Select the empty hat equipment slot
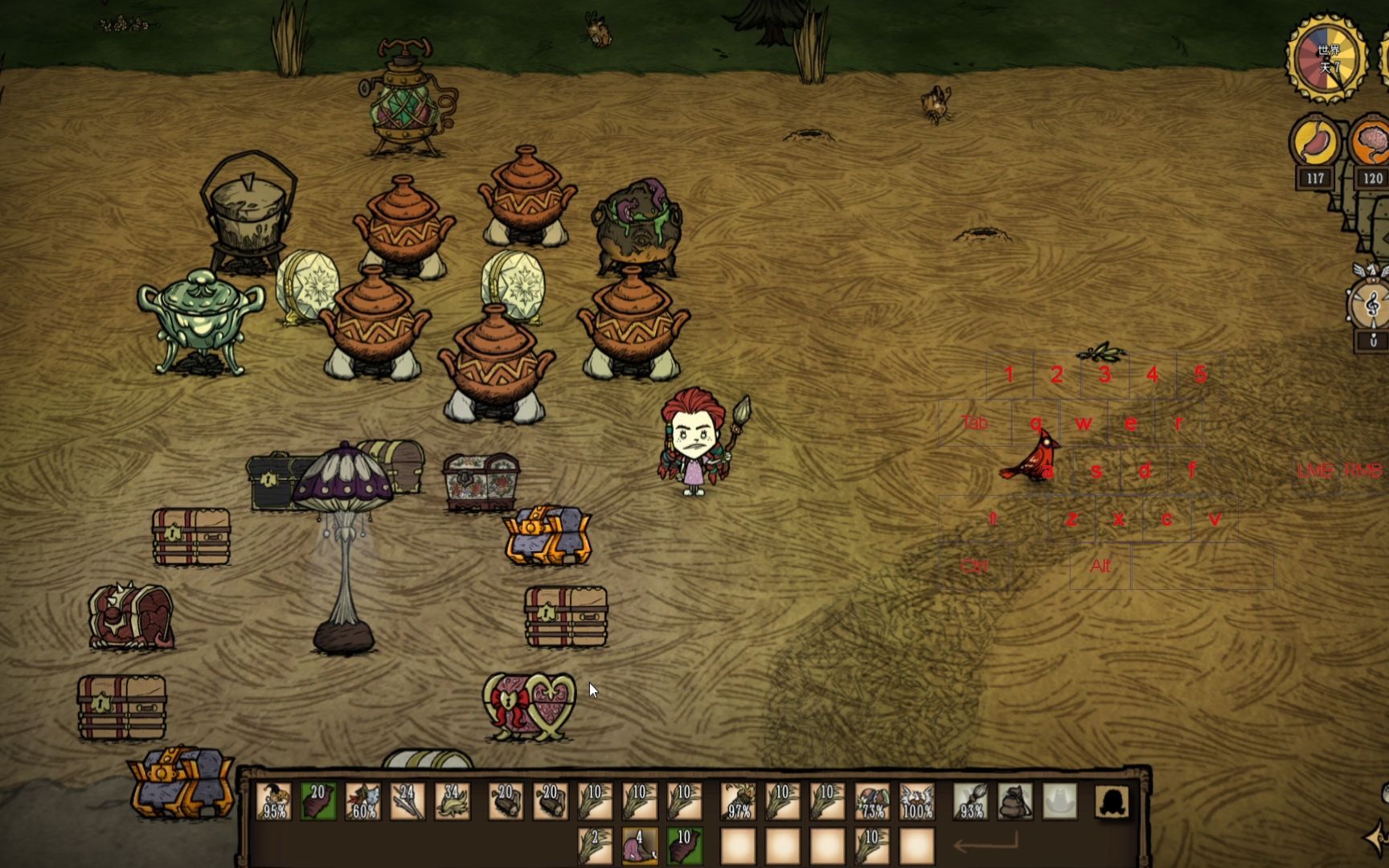1389x868 pixels. point(1059,801)
